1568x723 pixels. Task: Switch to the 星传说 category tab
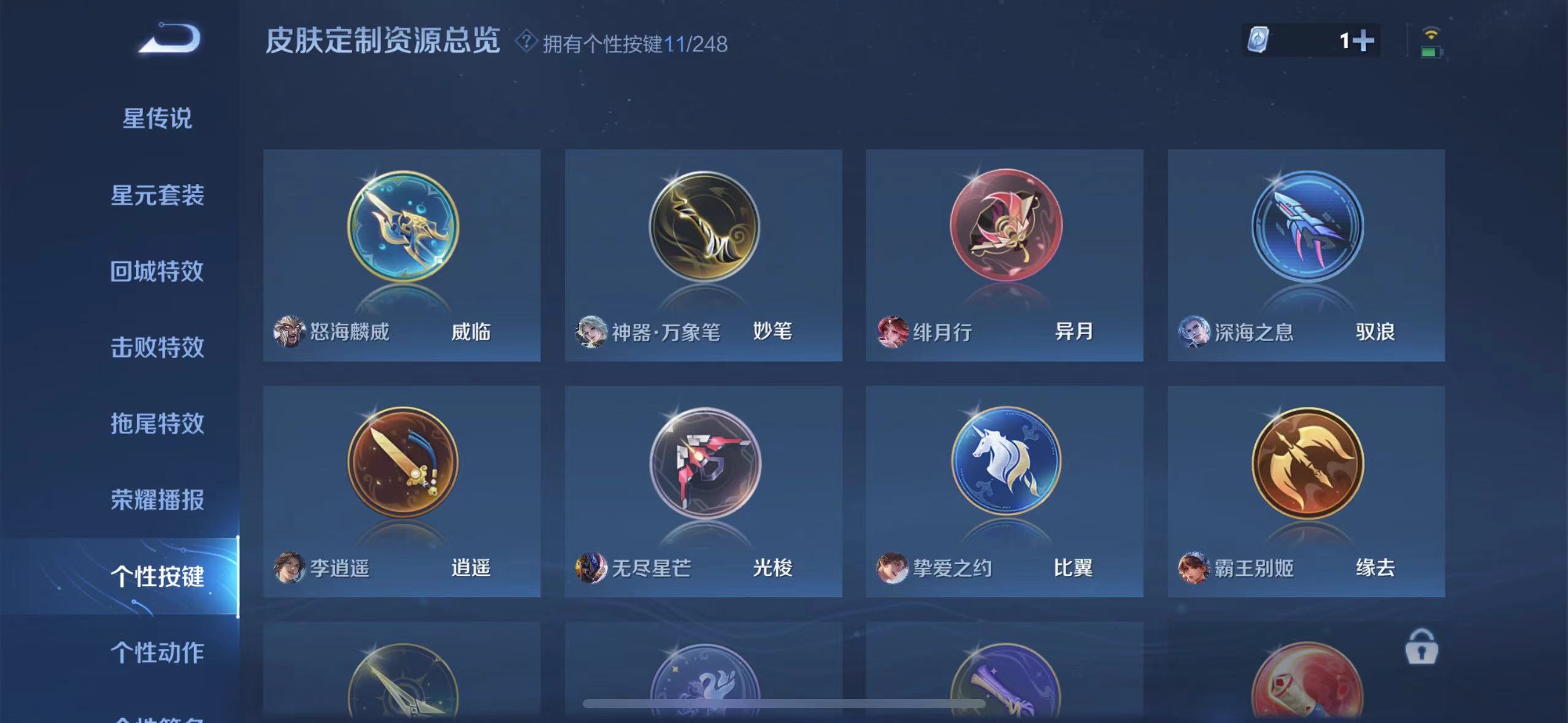157,118
